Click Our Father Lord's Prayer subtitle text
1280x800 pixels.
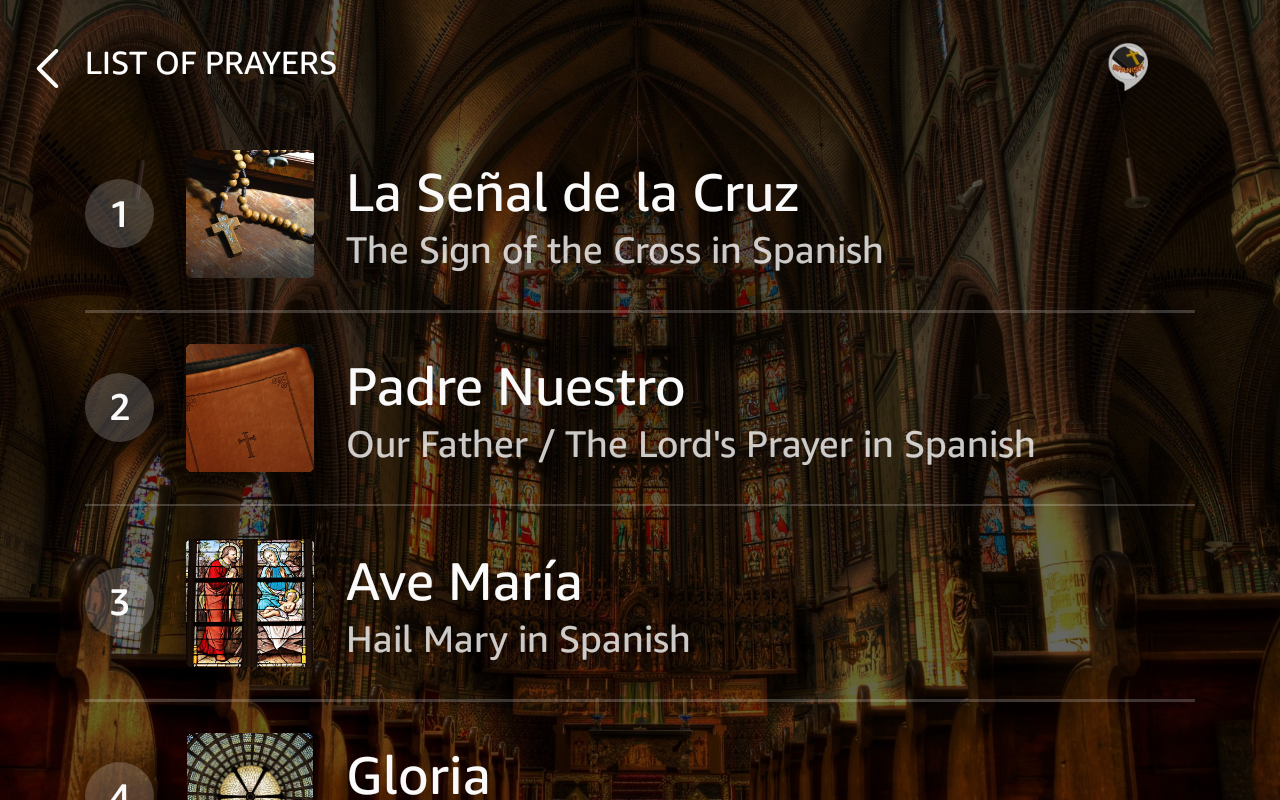click(x=692, y=443)
